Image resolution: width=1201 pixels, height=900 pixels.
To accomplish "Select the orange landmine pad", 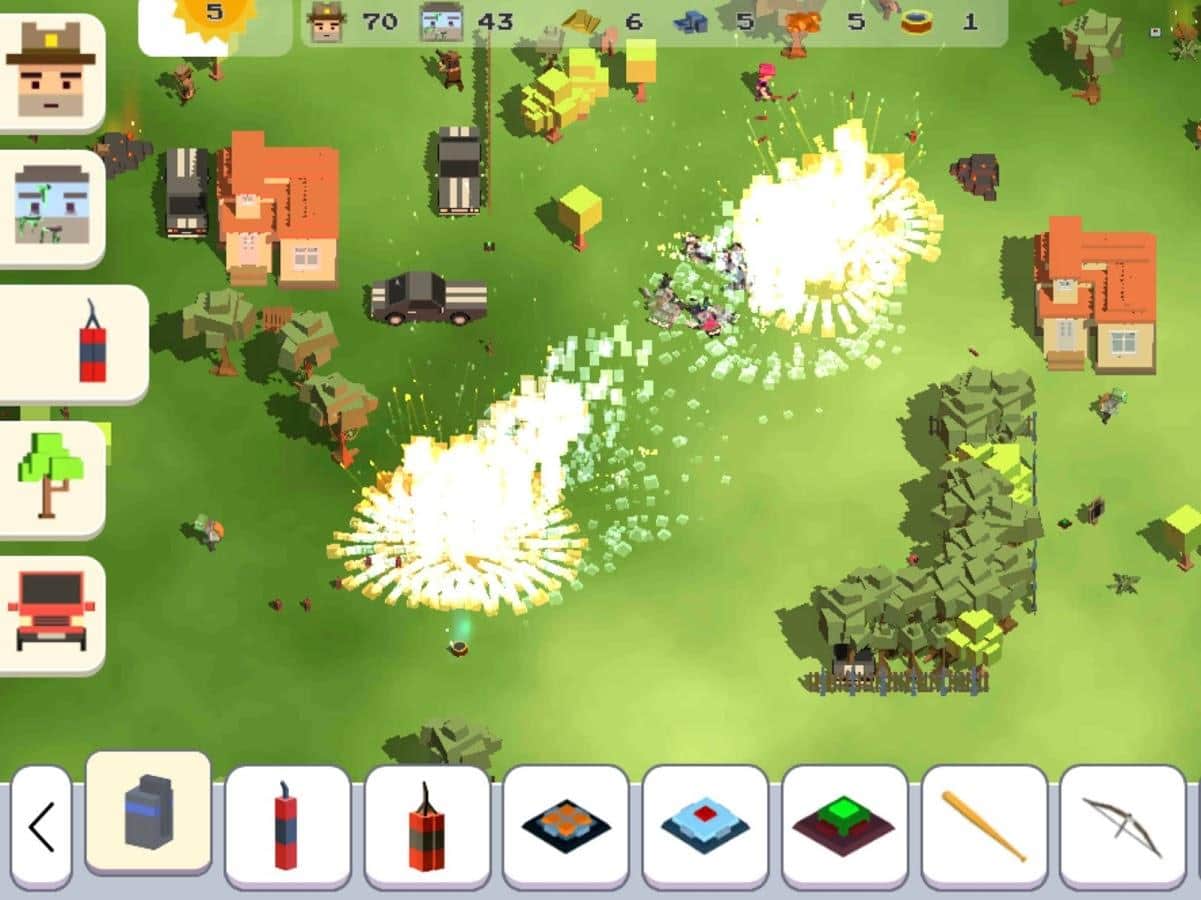I will tap(566, 826).
